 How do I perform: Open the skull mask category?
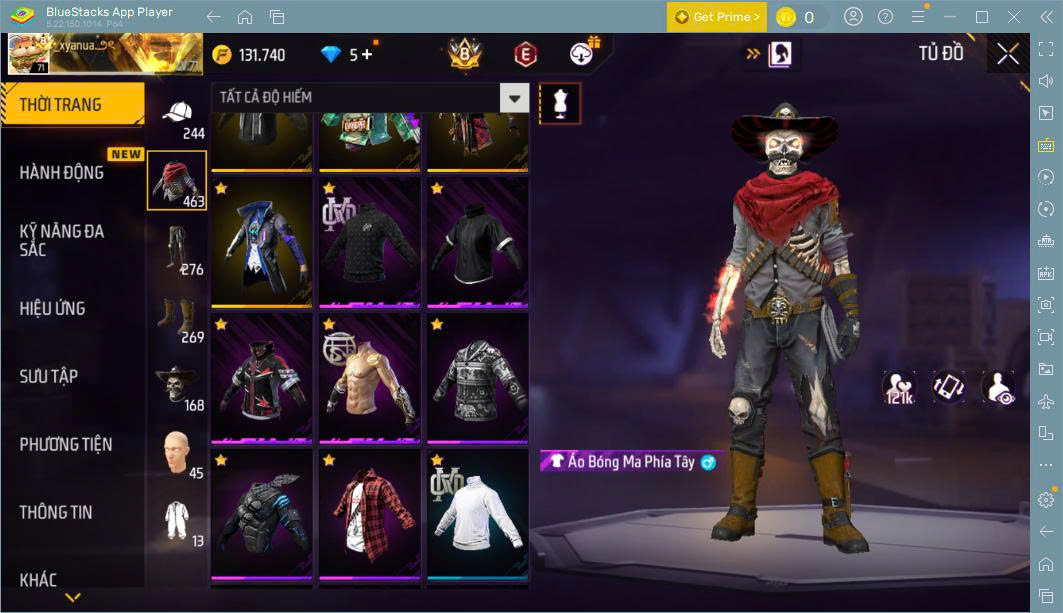point(177,385)
